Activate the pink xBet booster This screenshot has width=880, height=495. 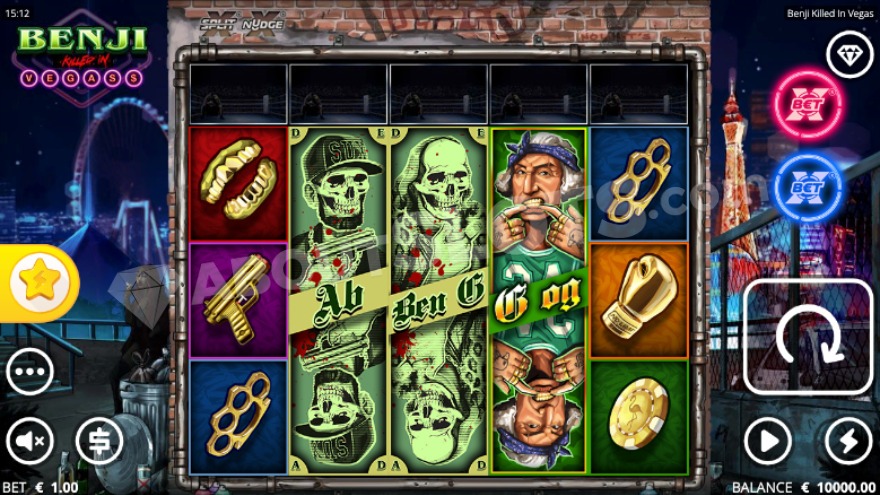807,104
